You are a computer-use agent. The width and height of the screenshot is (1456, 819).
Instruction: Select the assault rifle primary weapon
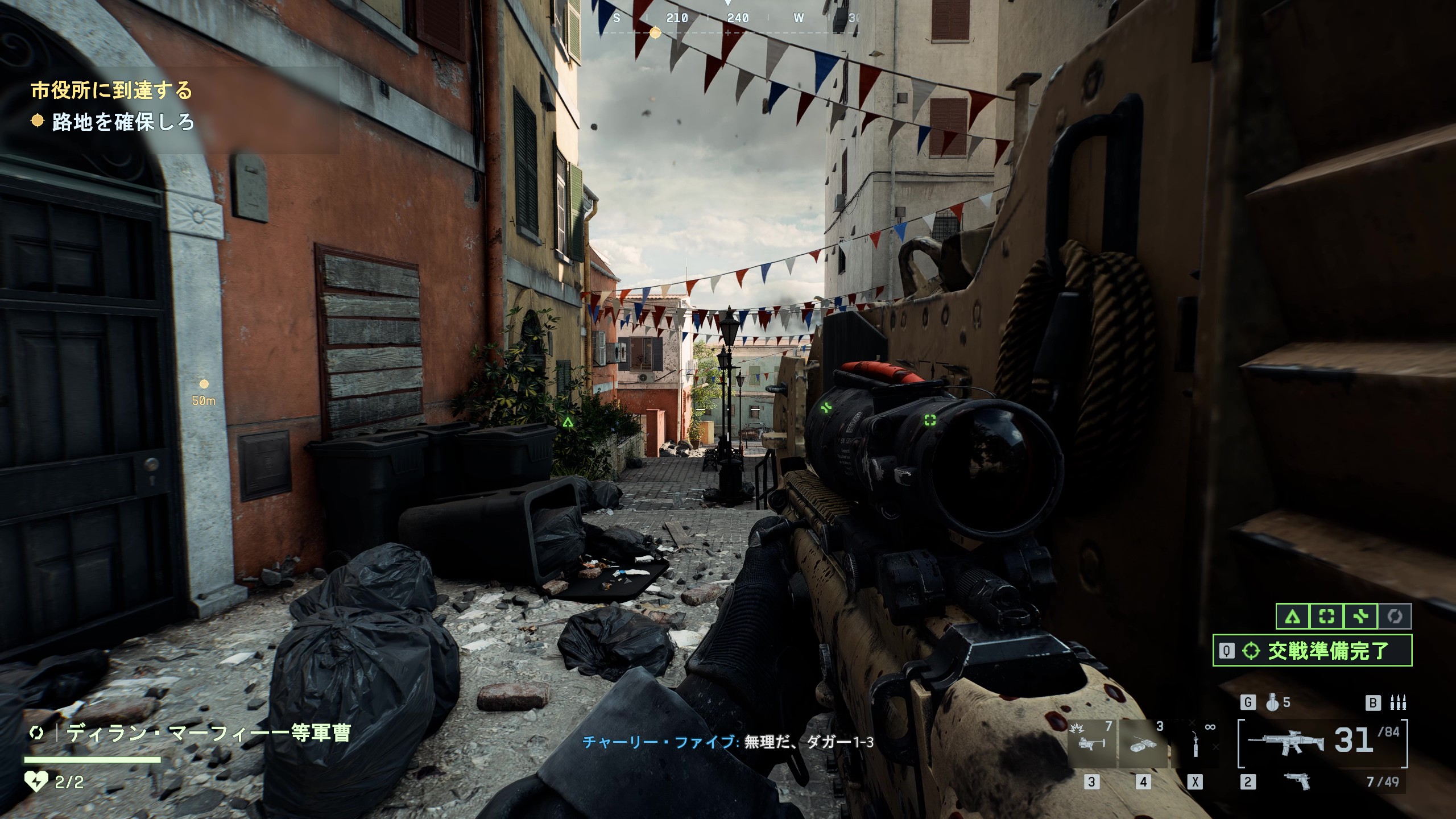click(x=1287, y=742)
